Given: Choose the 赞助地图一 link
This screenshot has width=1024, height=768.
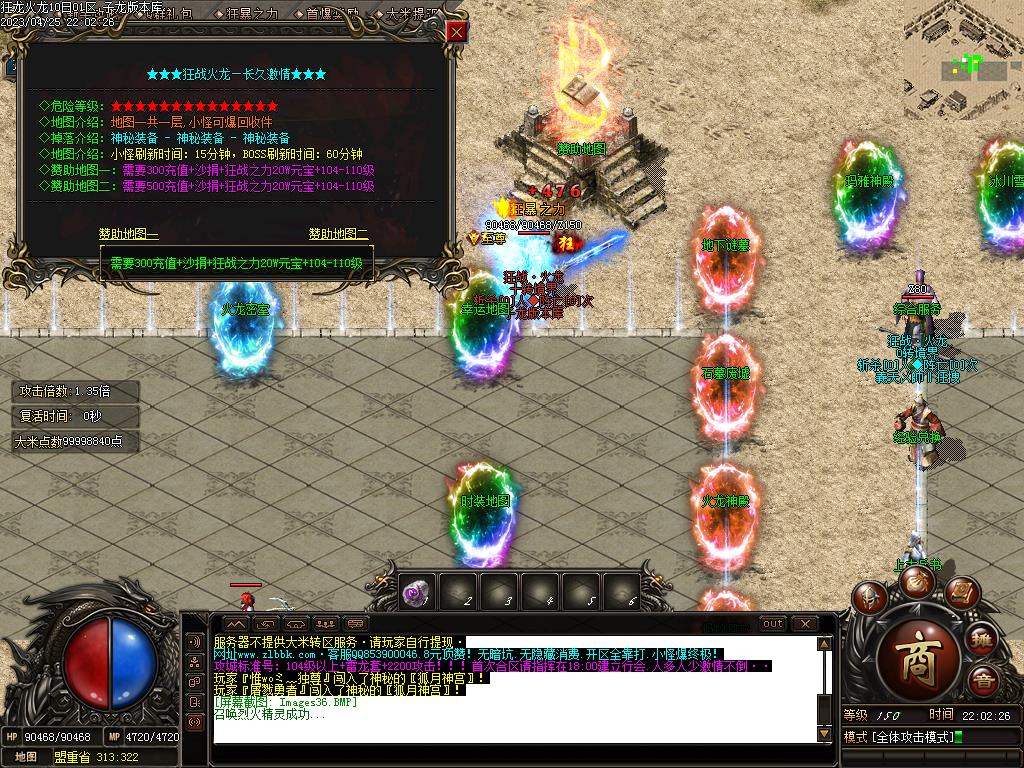Looking at the screenshot, I should pyautogui.click(x=128, y=234).
